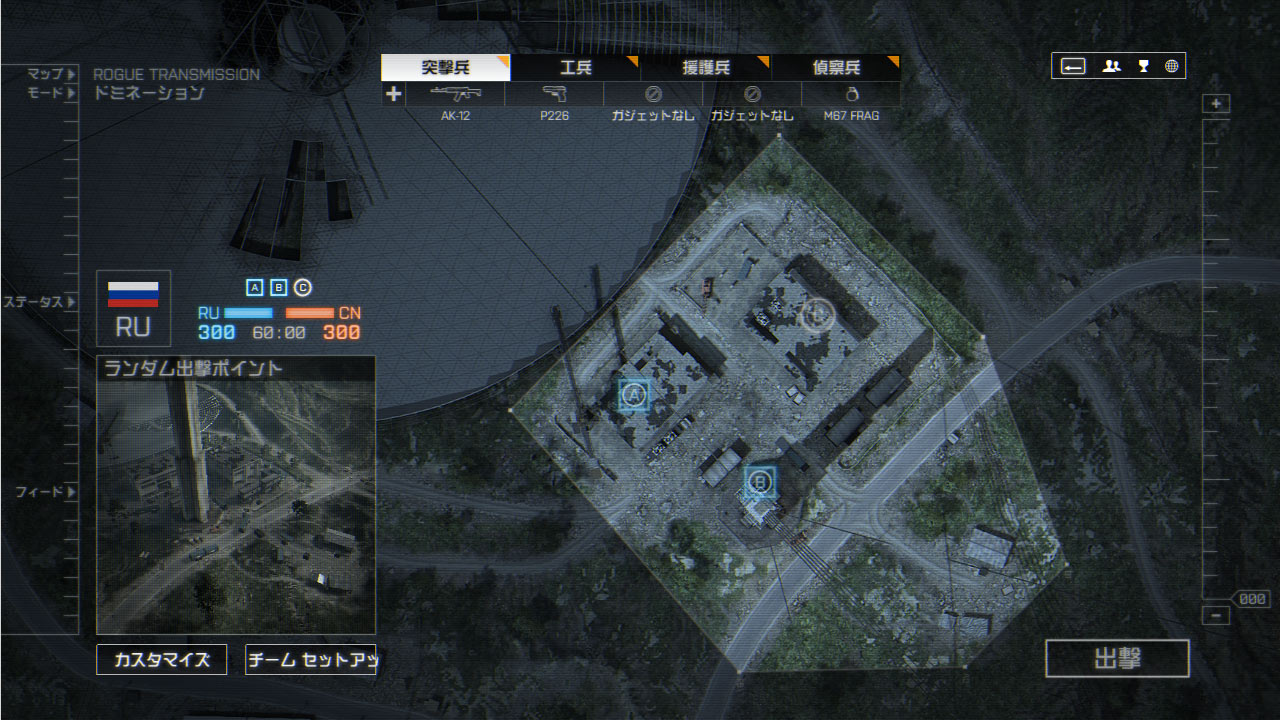Choose capture point B on the map
Image resolution: width=1280 pixels, height=720 pixels.
click(x=760, y=483)
